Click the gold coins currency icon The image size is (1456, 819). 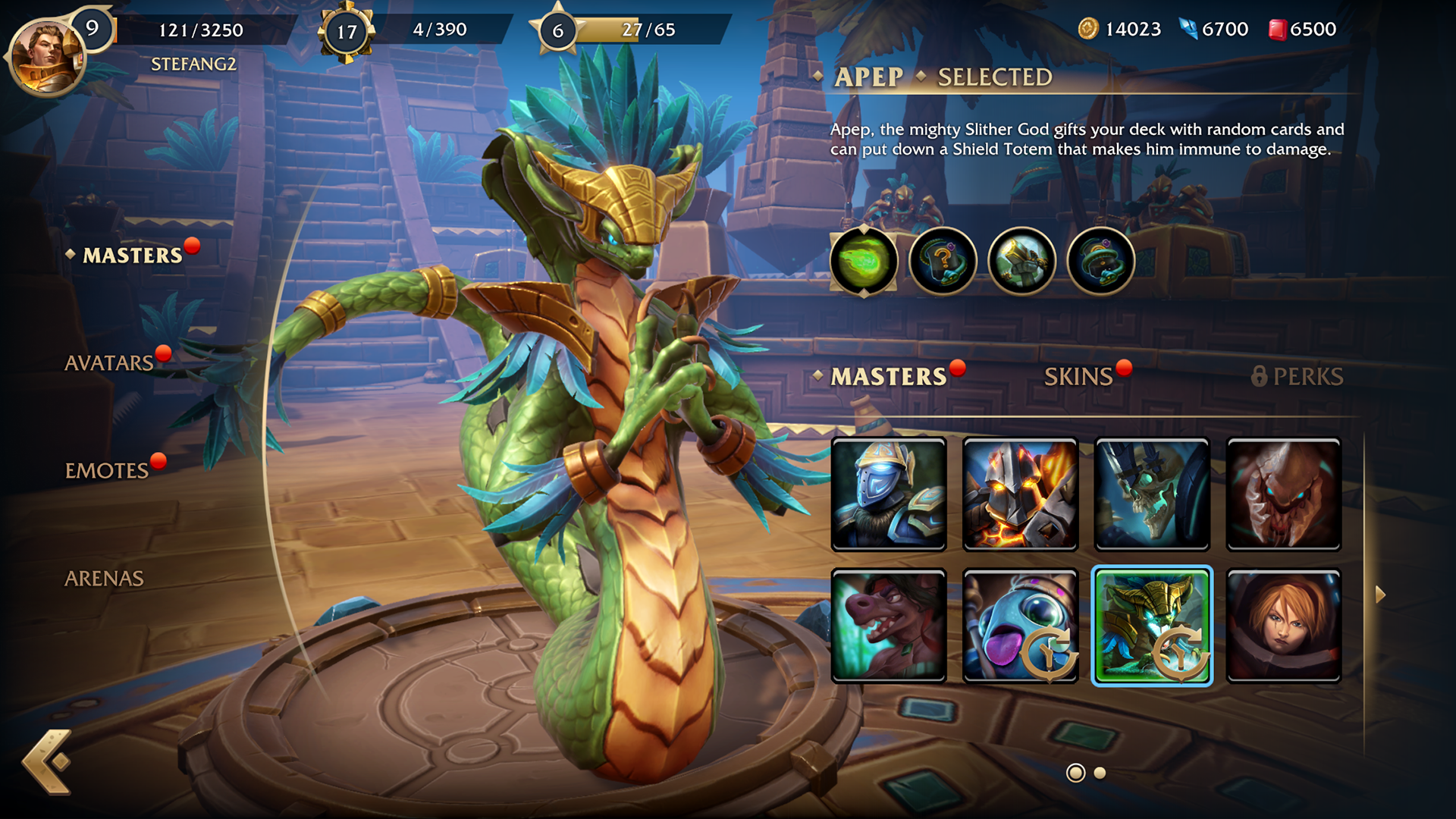click(x=1090, y=30)
